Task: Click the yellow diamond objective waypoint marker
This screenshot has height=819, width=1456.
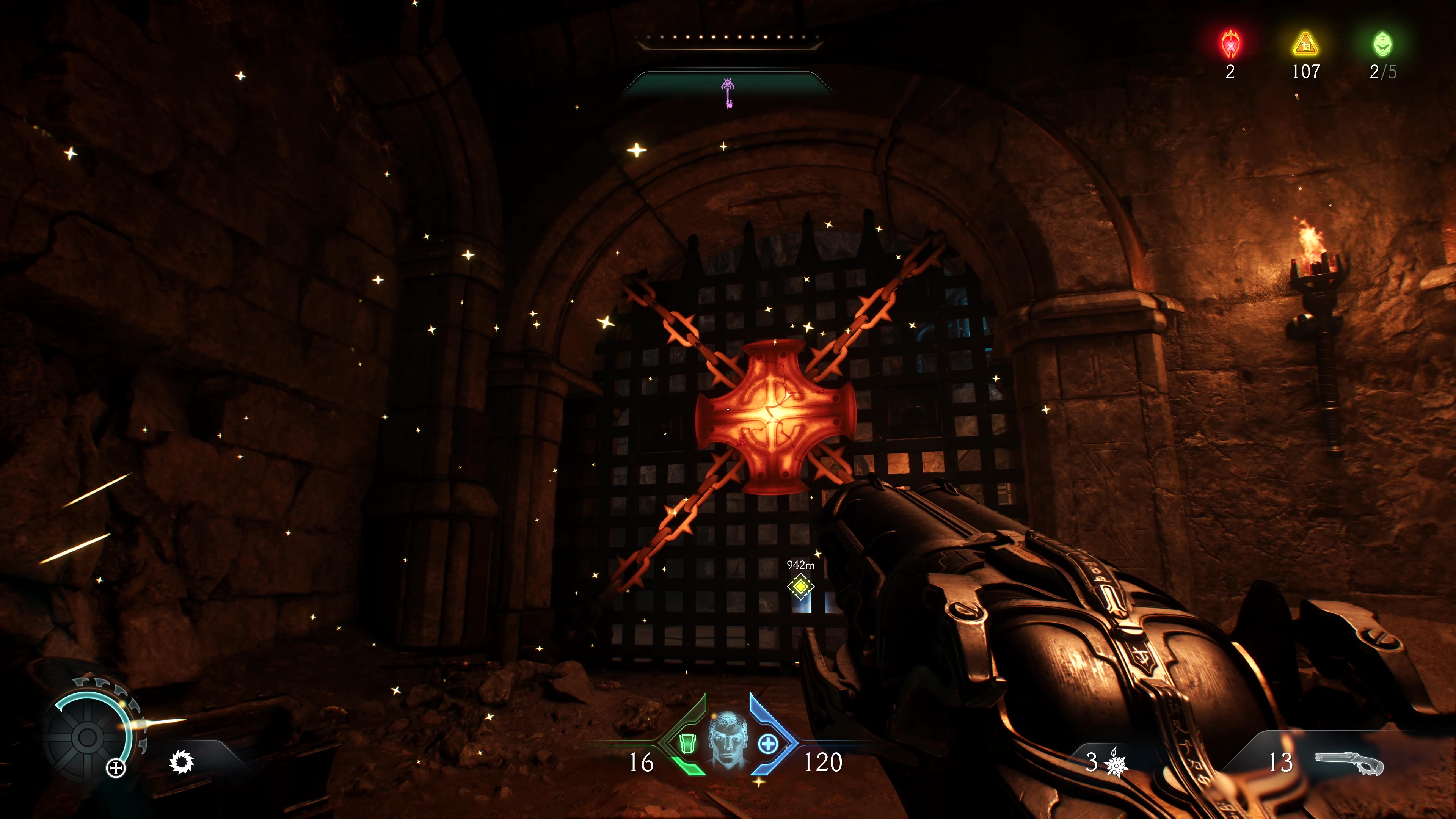Action: tap(800, 586)
